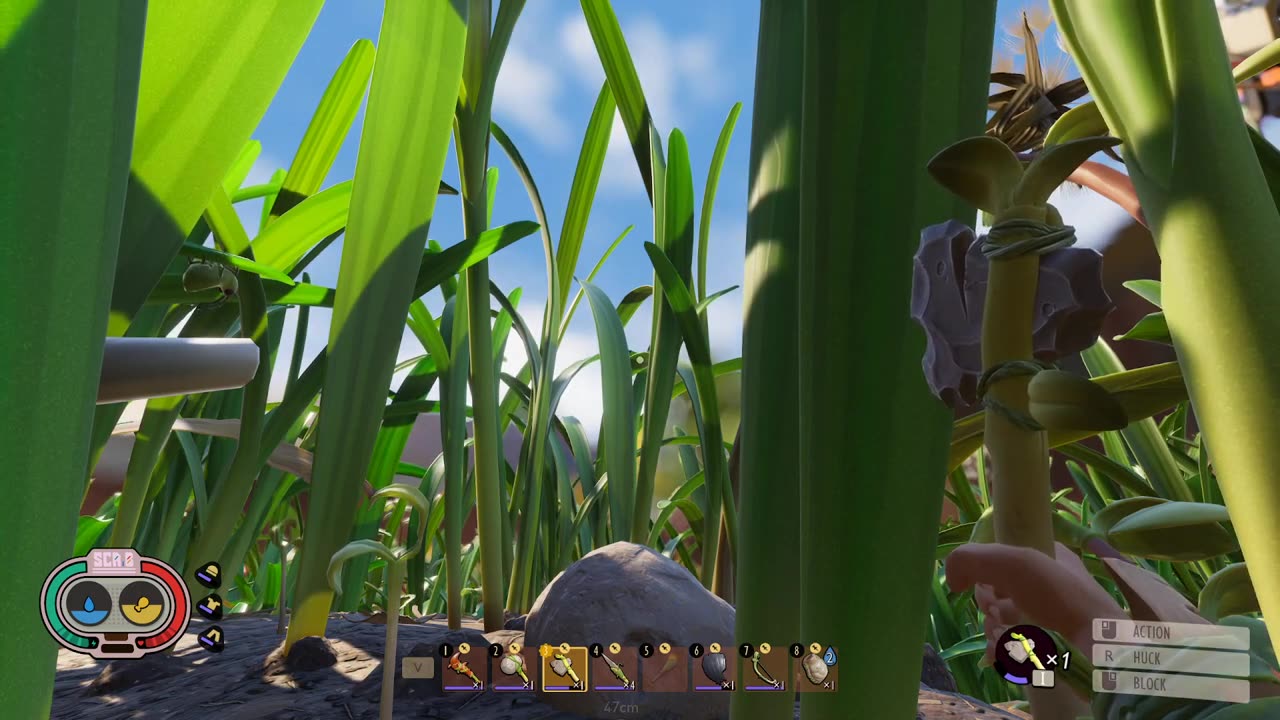This screenshot has height=720, width=1280.
Task: Select the canteen in hotbar slot 8
Action: (815, 668)
